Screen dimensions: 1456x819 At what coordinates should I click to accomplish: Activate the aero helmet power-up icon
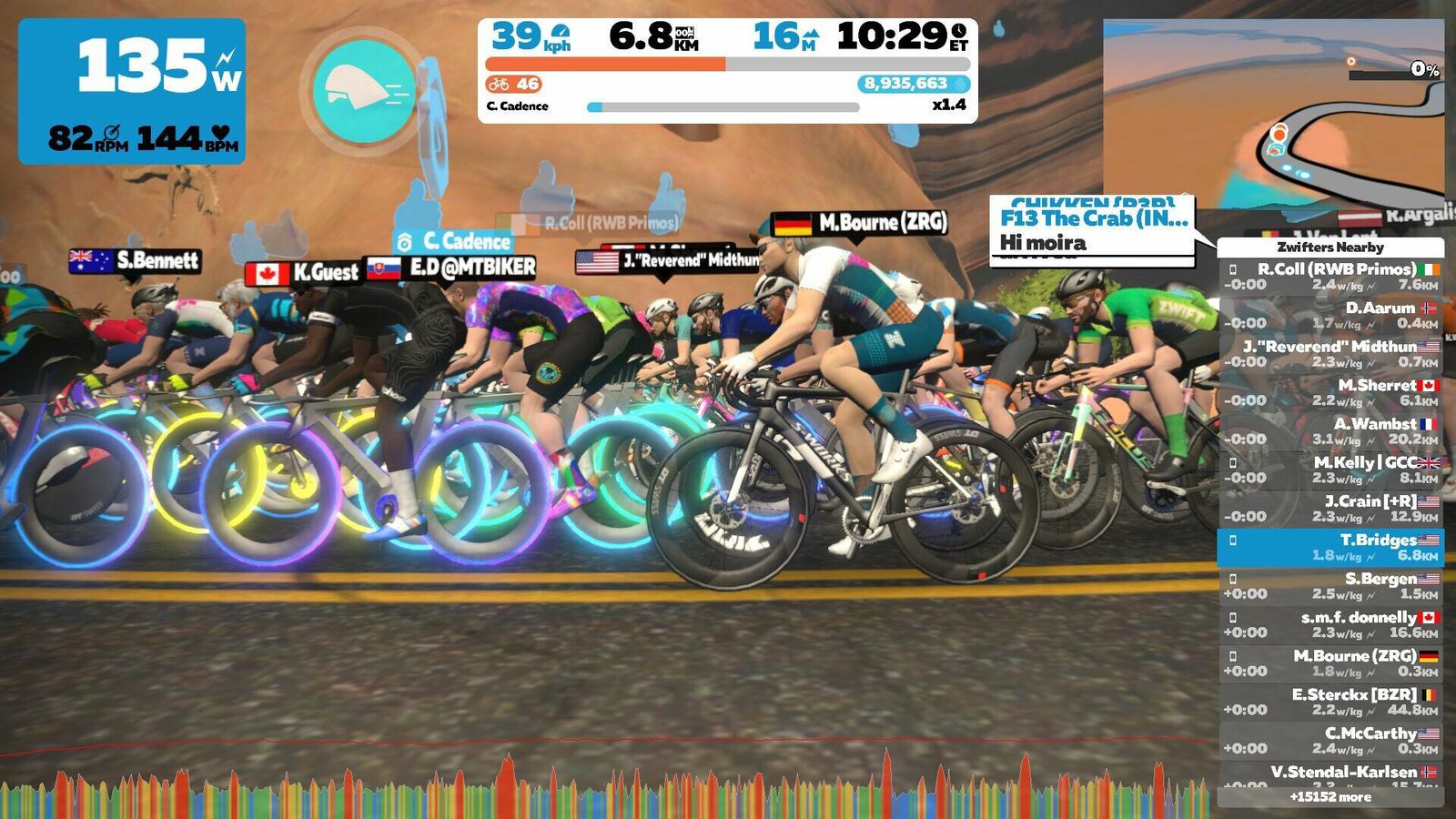click(363, 91)
